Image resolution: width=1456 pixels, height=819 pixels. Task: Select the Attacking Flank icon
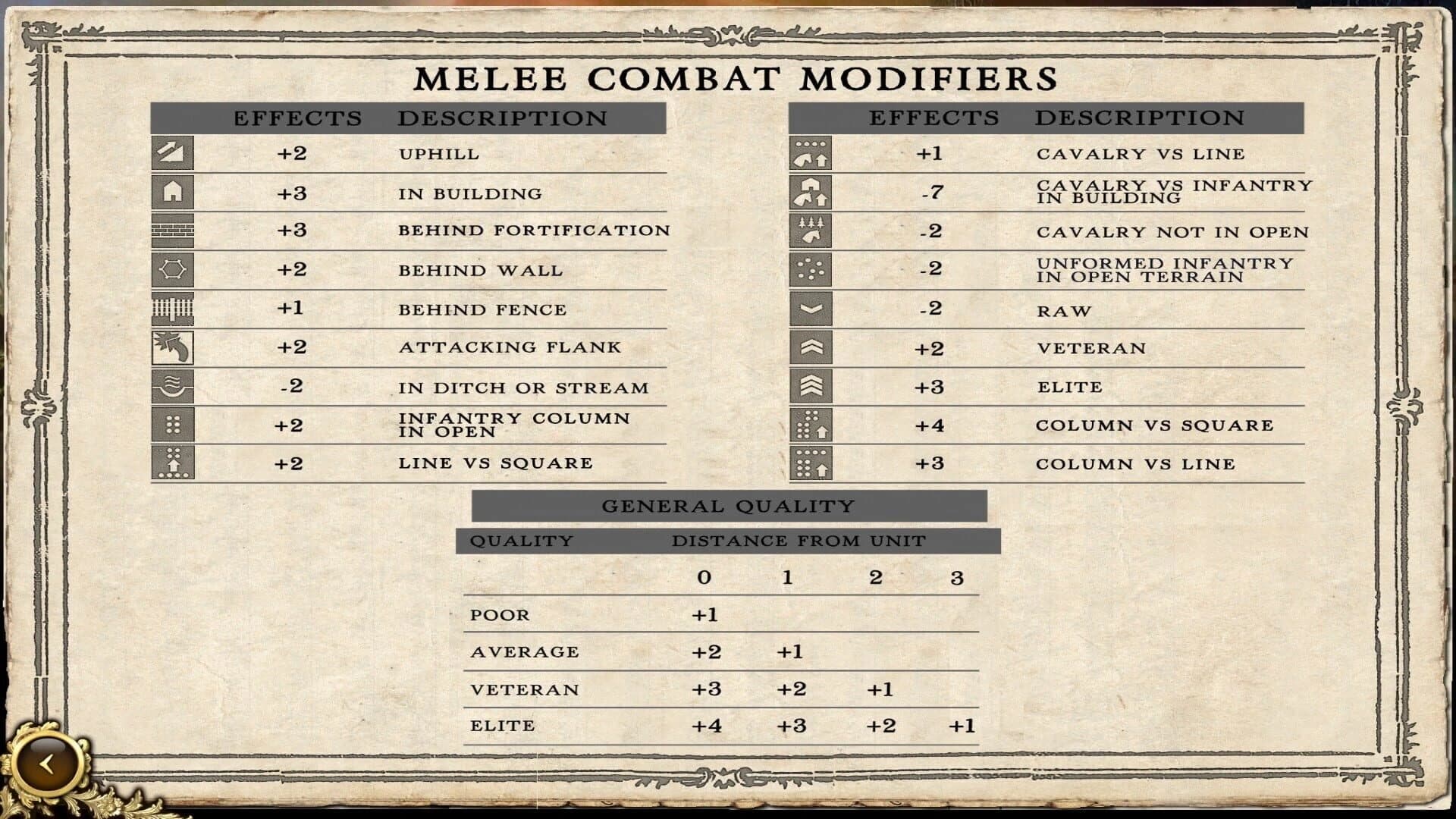(173, 348)
